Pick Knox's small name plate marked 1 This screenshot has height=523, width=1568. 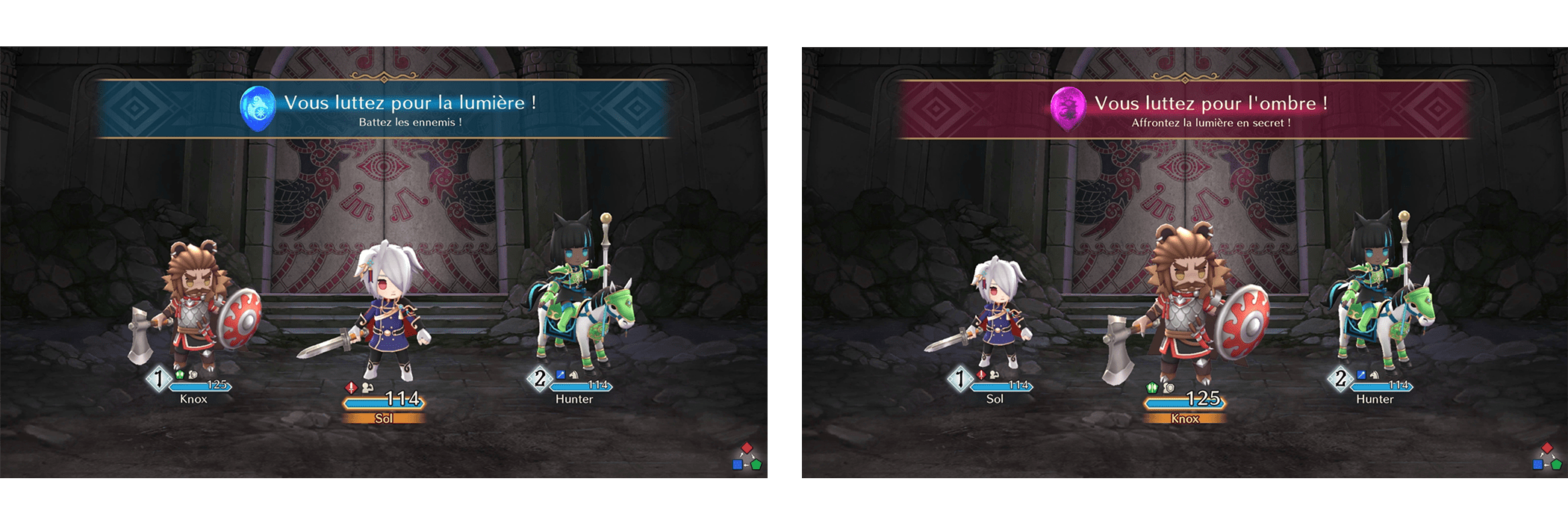point(193,399)
